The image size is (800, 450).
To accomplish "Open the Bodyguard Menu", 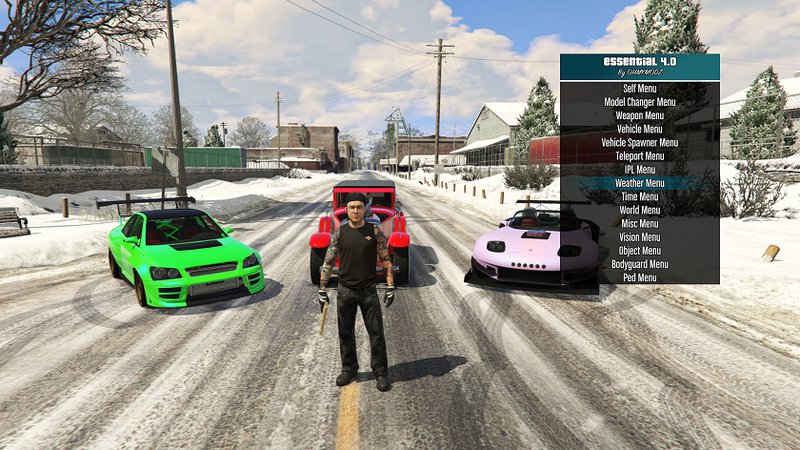I will (639, 264).
